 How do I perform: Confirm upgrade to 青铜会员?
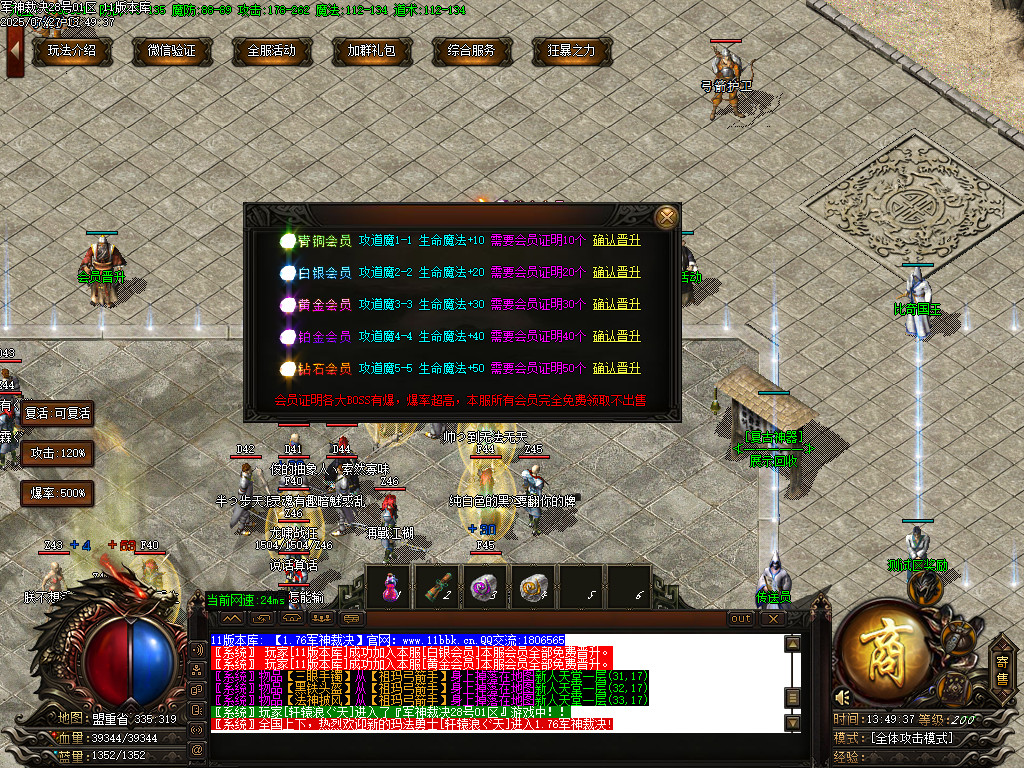[616, 241]
